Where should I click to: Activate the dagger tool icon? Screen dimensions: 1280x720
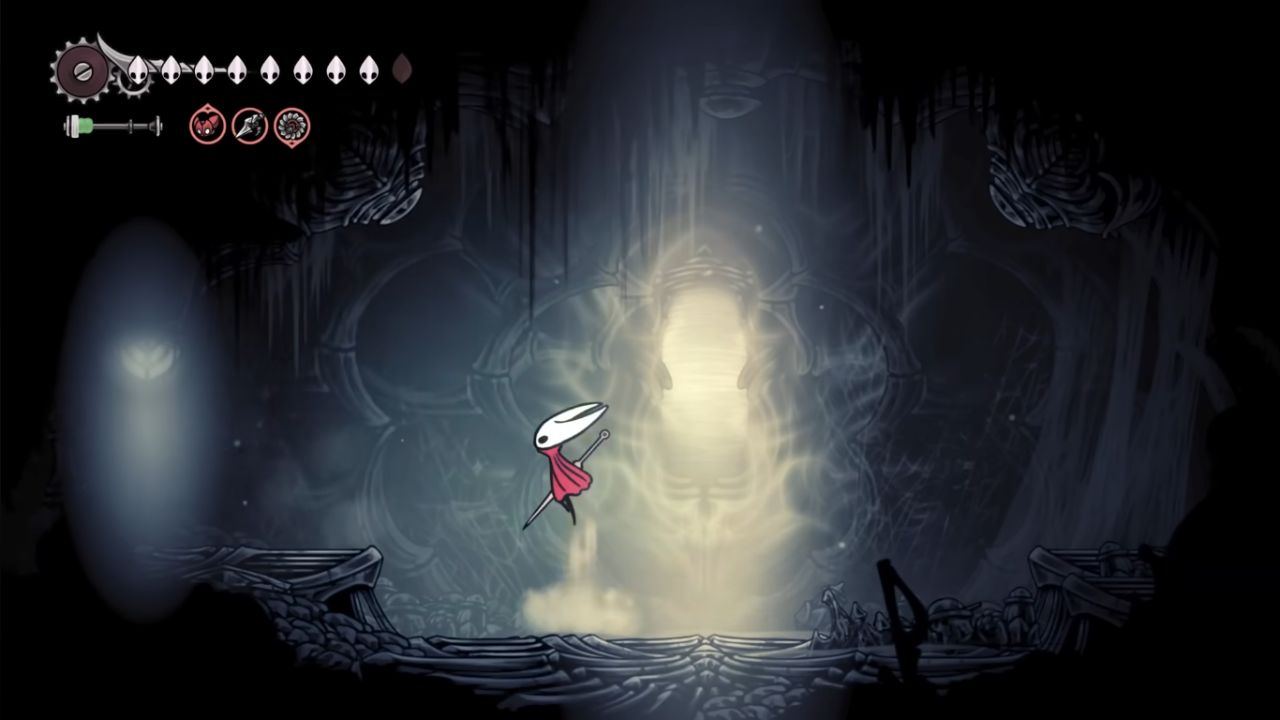tap(249, 126)
